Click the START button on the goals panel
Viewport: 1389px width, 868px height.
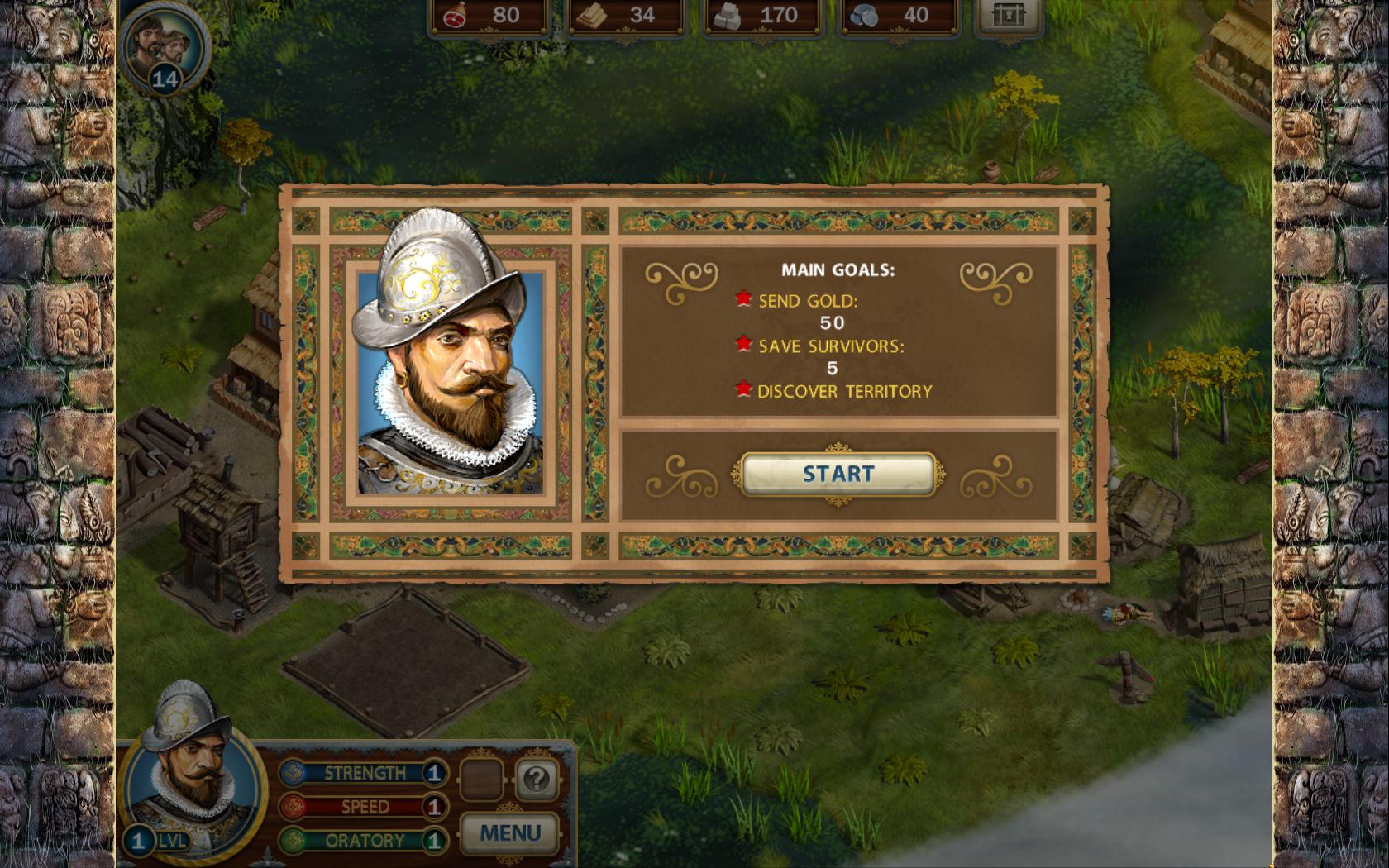(838, 474)
